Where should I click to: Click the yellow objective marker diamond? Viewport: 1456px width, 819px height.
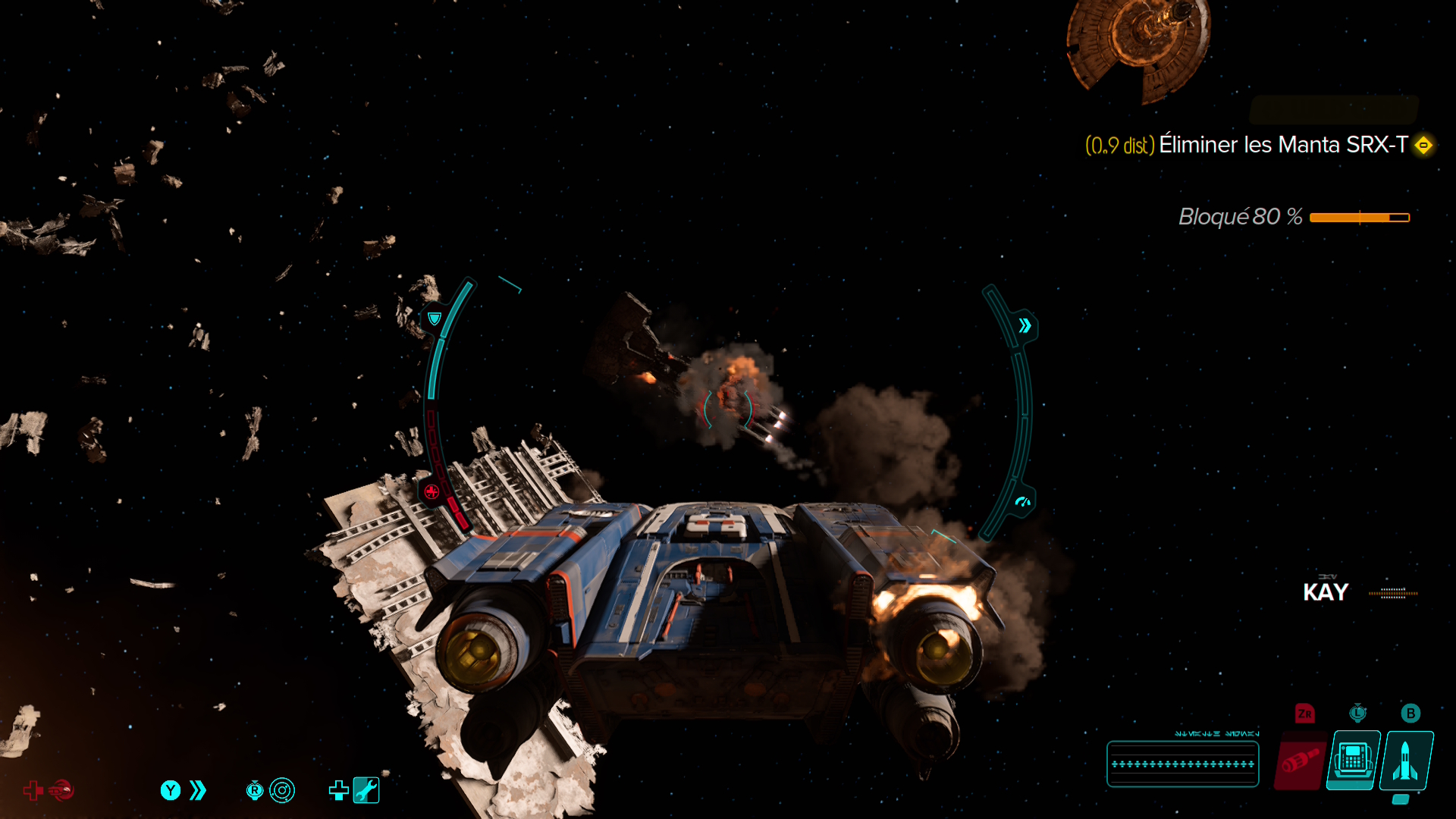pos(1423,145)
